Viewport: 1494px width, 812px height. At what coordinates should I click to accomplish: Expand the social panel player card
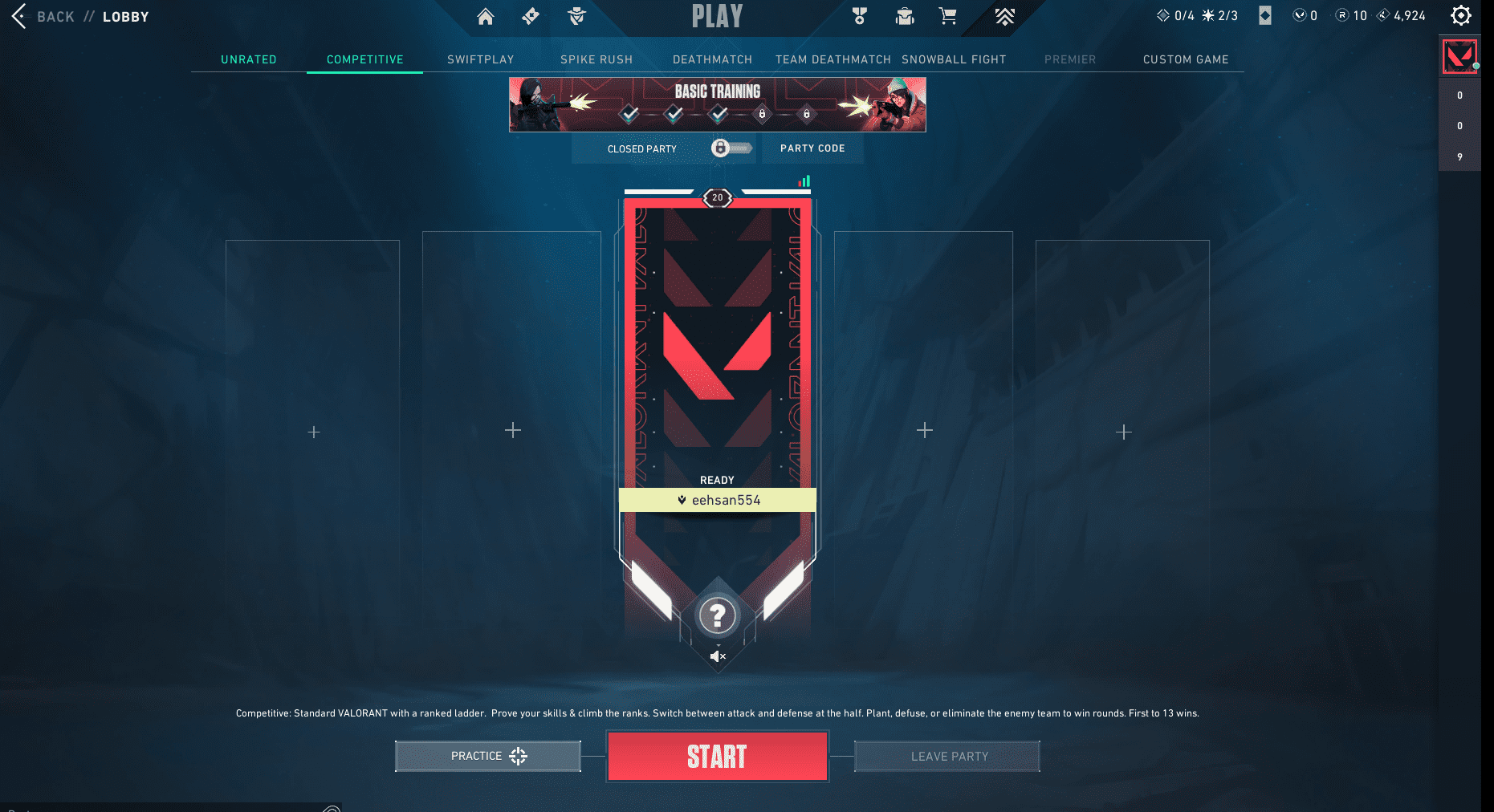tap(1459, 56)
